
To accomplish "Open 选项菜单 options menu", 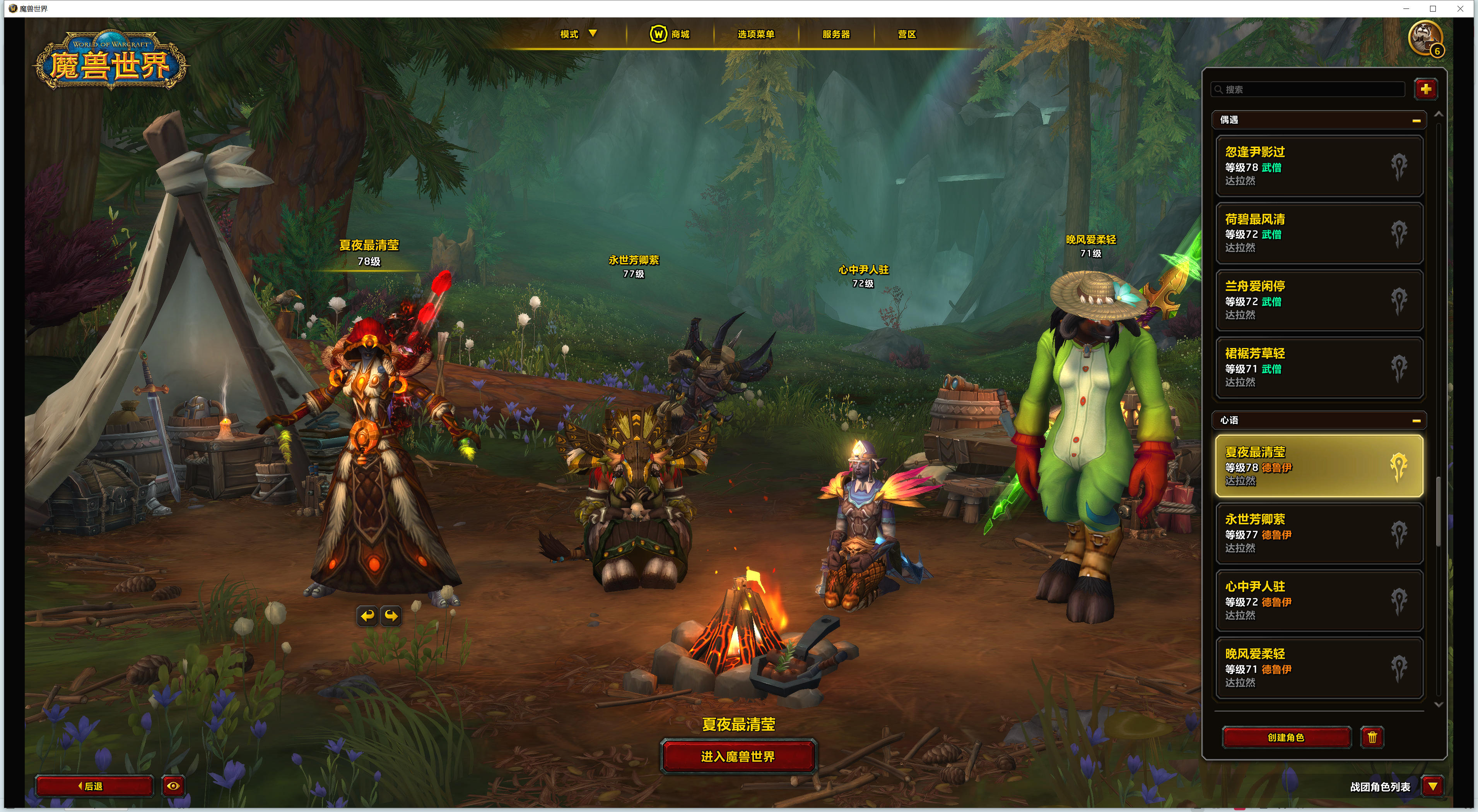I will tap(756, 34).
